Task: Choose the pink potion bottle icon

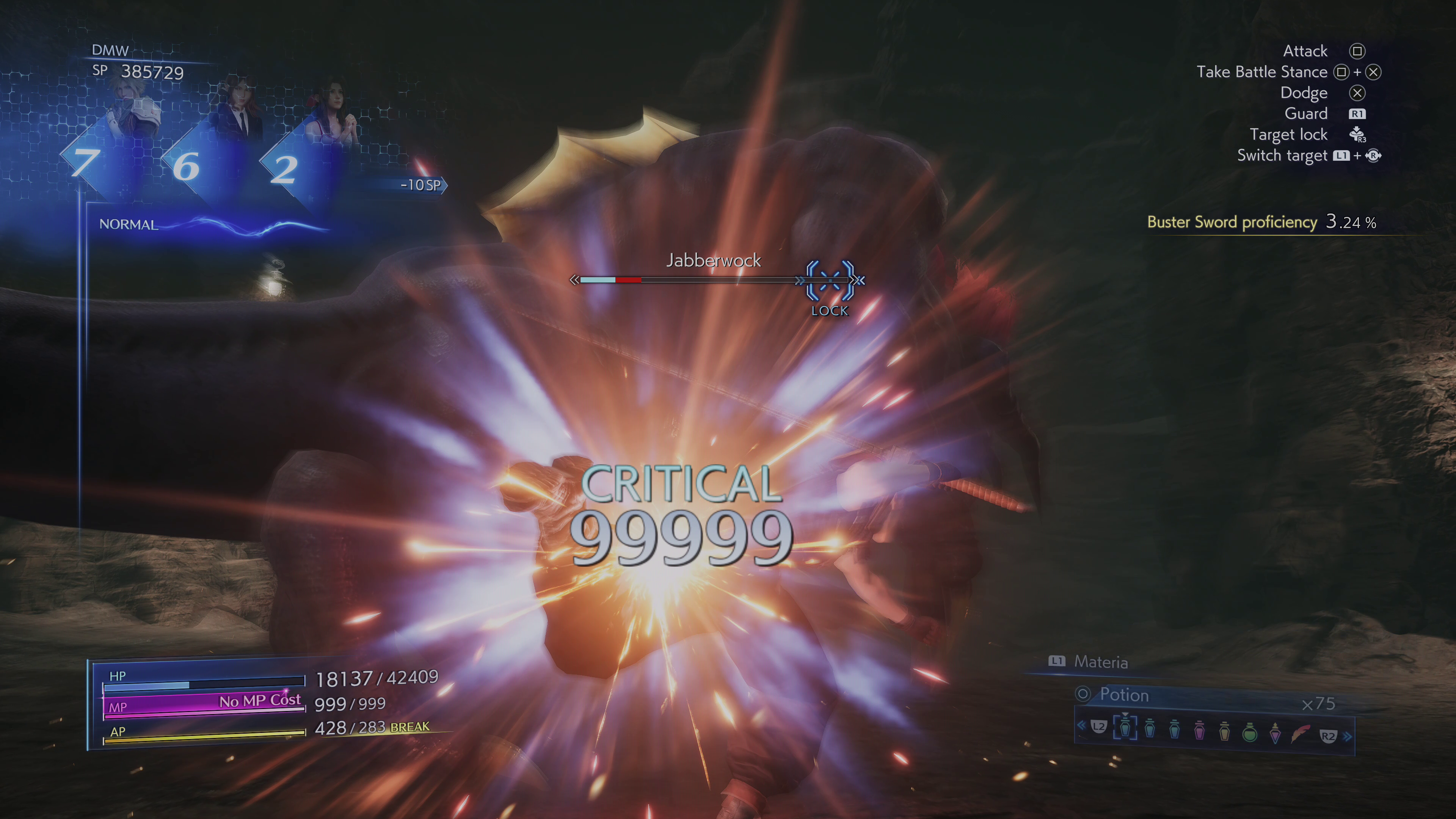Action: [x=1199, y=730]
